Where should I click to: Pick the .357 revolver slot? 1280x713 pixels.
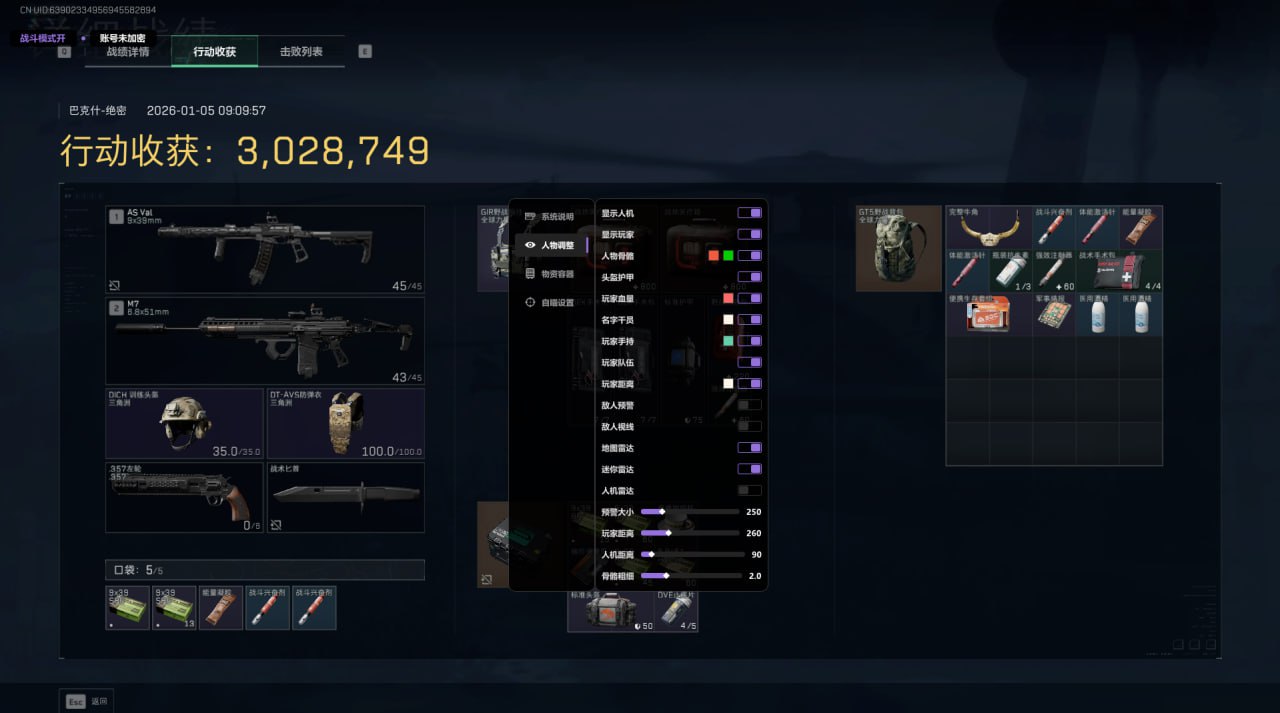(x=185, y=497)
